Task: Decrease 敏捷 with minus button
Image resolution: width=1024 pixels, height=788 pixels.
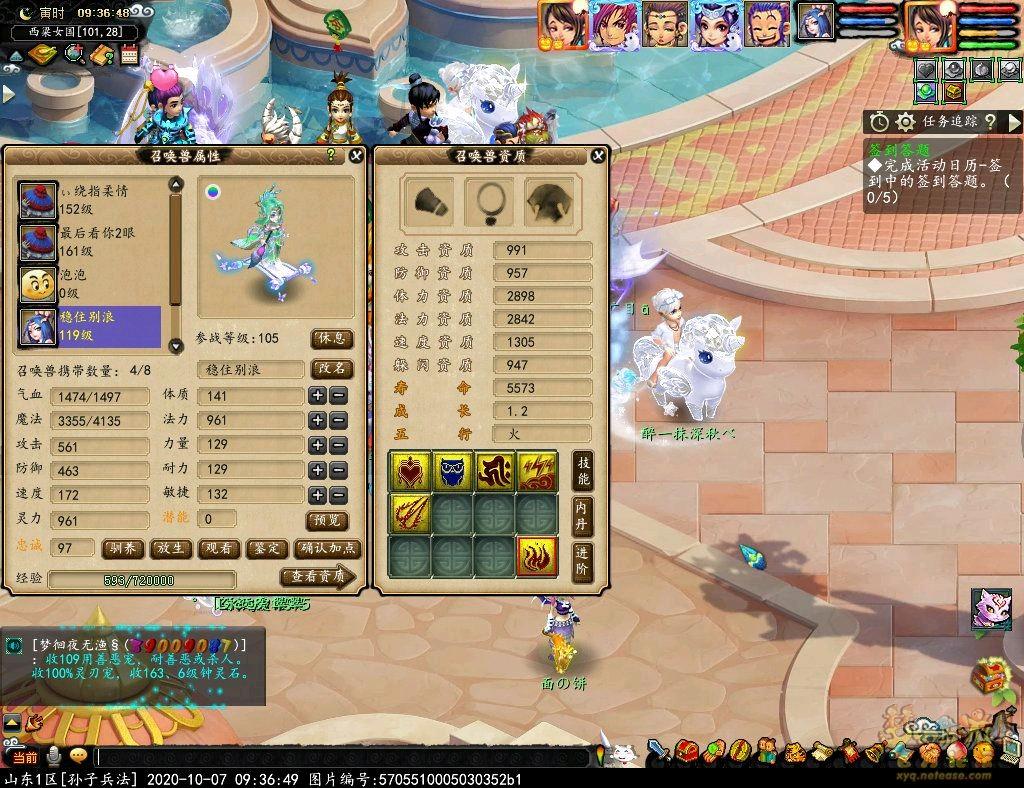Action: [338, 494]
